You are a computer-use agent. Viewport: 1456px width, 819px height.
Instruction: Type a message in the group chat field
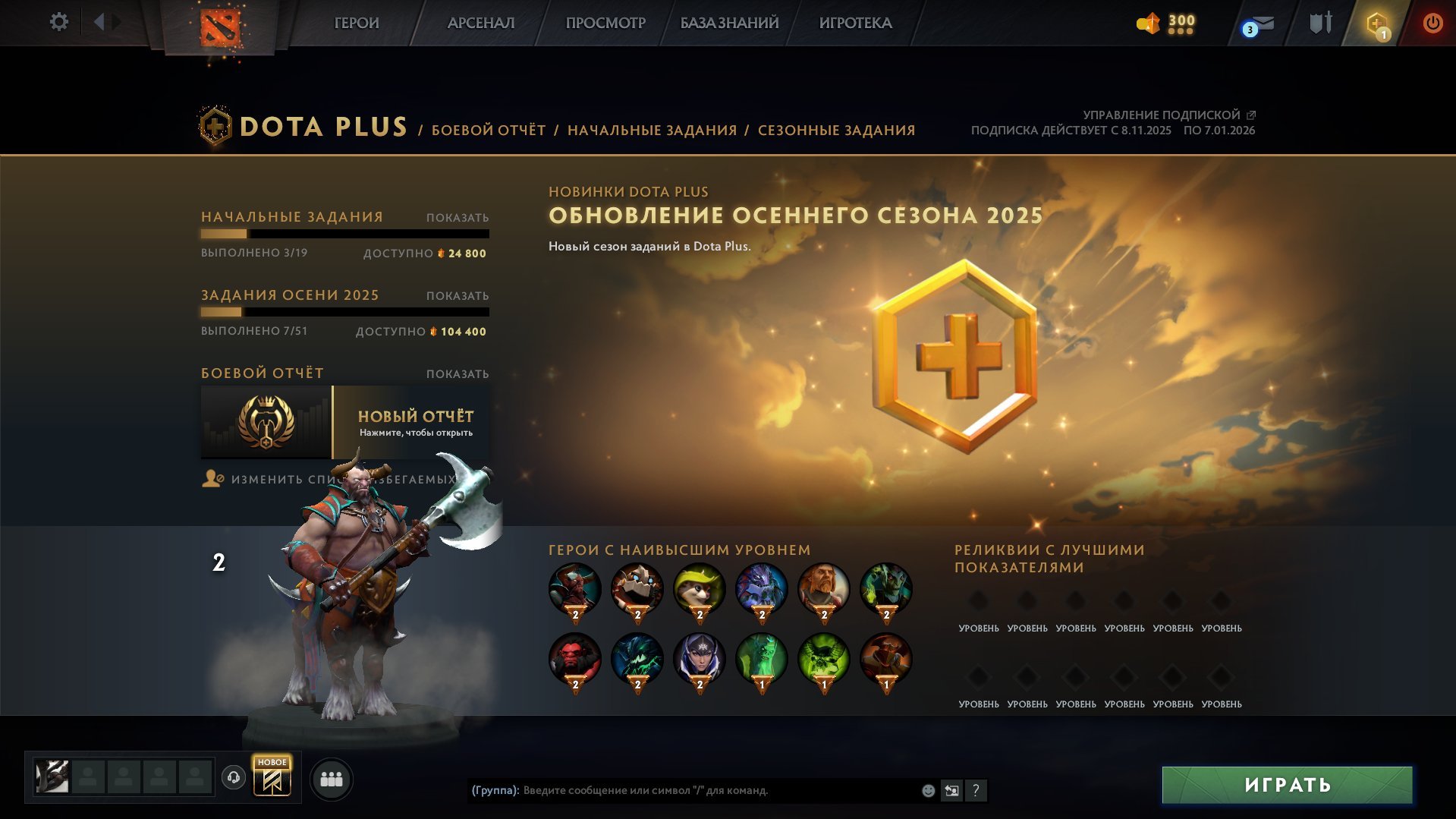pos(683,791)
